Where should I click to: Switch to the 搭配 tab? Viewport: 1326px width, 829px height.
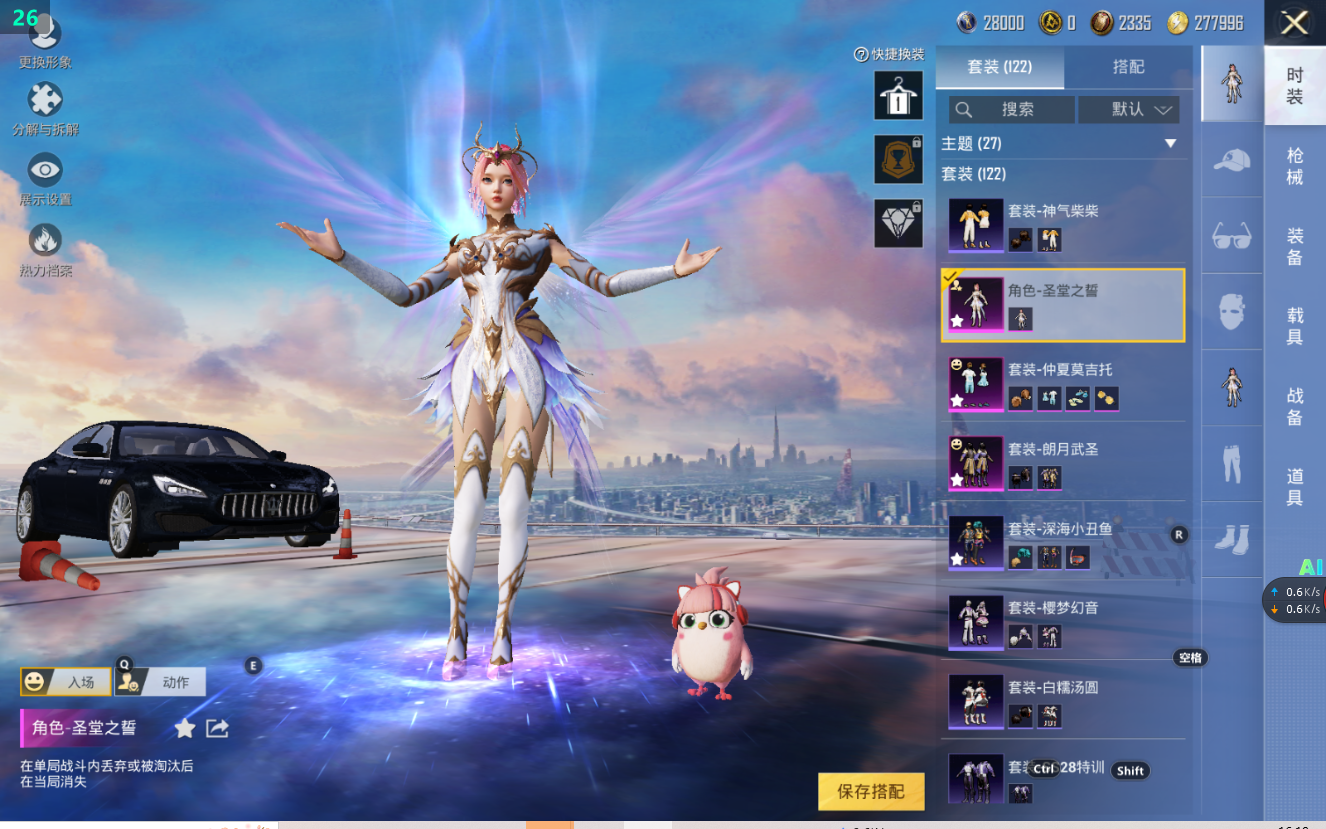click(x=1128, y=67)
